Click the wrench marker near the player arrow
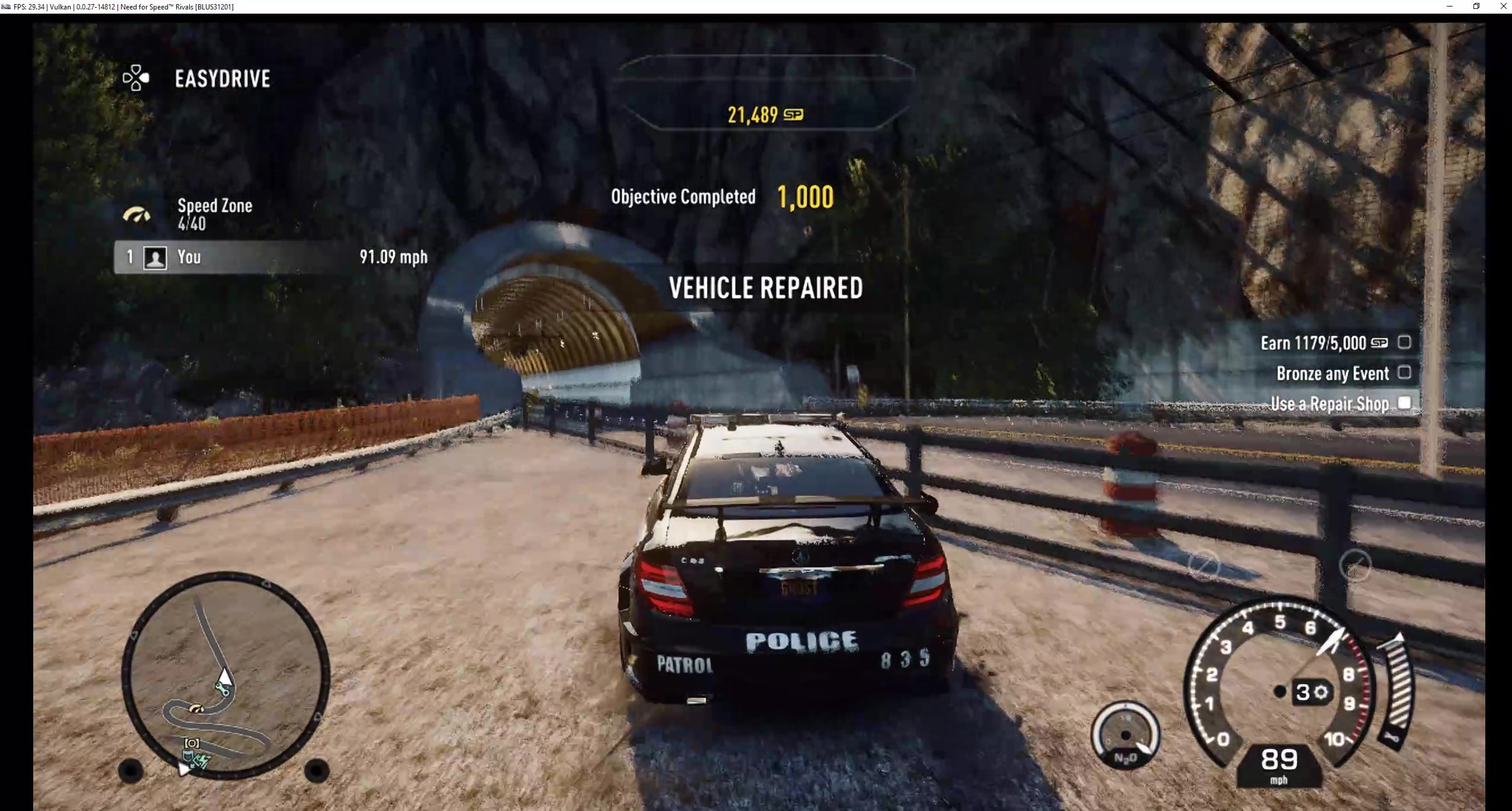This screenshot has width=1512, height=811. click(222, 690)
